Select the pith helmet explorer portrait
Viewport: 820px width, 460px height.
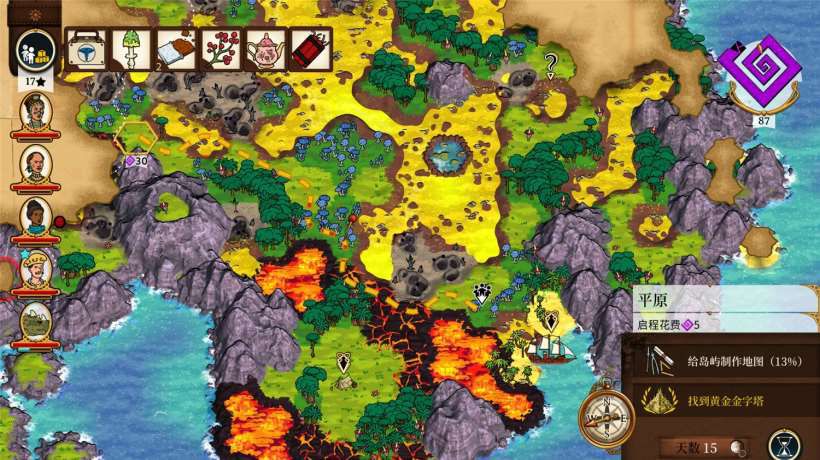36,270
